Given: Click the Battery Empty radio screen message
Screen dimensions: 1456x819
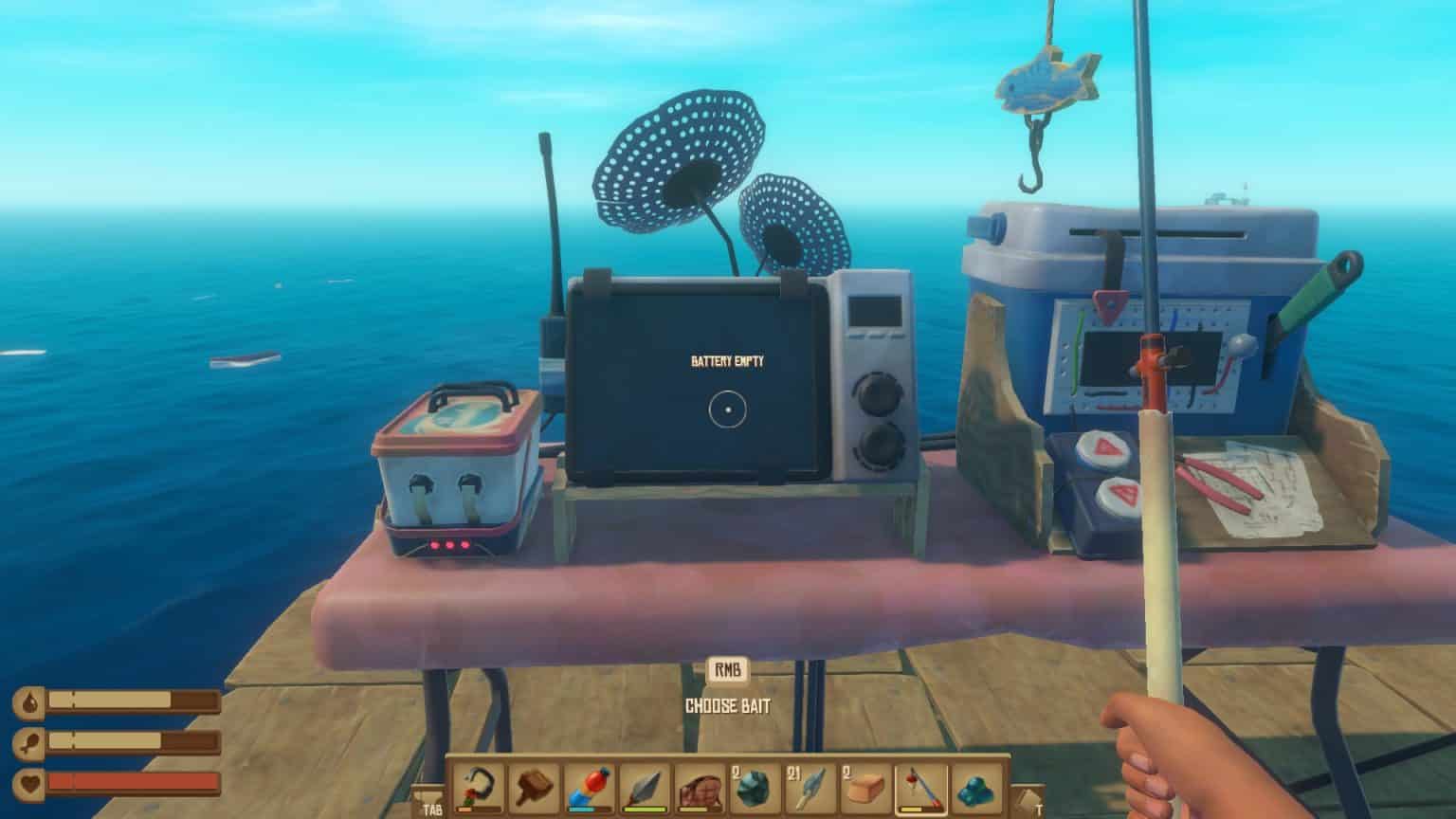Looking at the screenshot, I should (x=726, y=358).
